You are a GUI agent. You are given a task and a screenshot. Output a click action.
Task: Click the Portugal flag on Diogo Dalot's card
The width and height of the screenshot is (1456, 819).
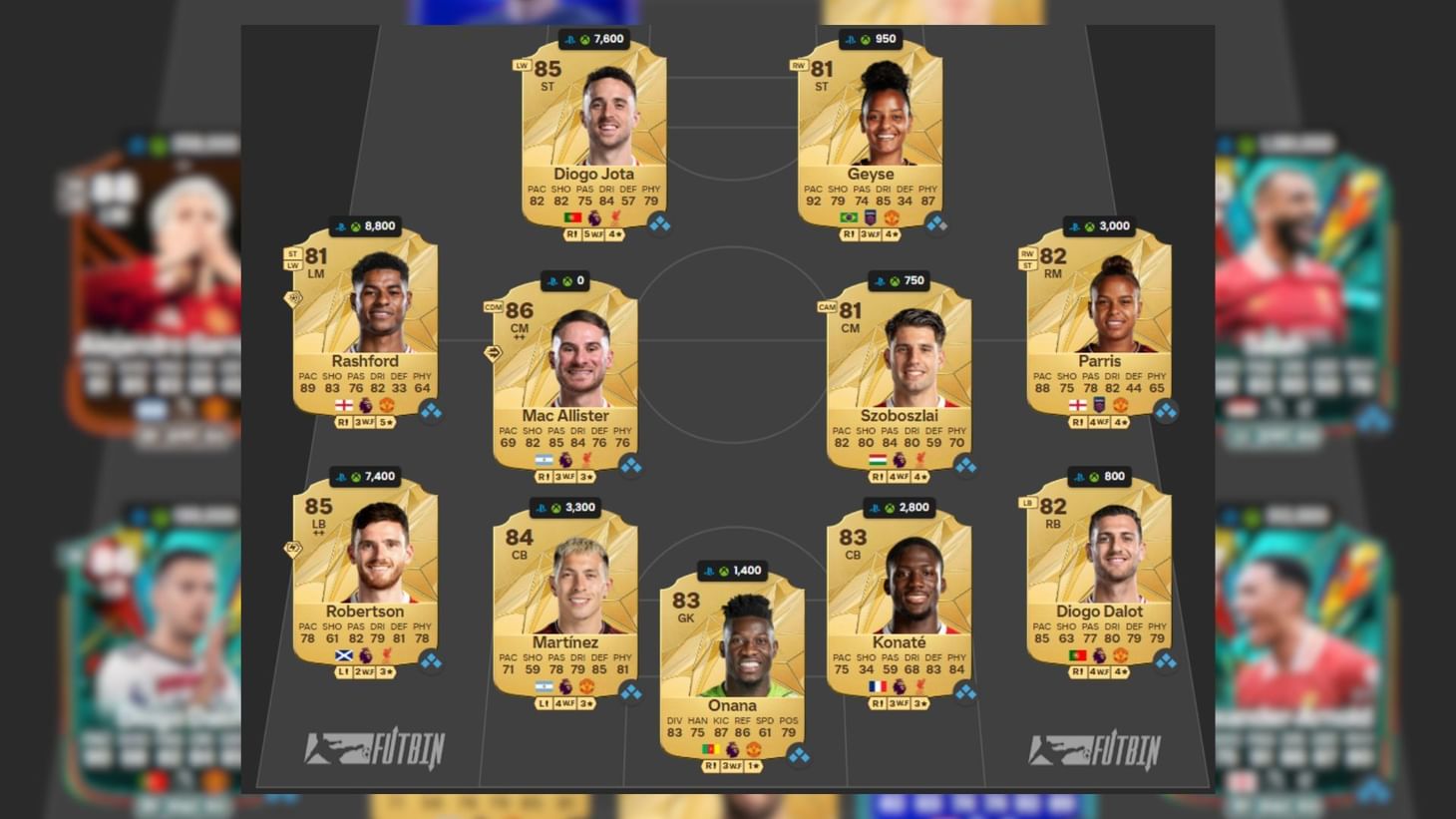(1076, 654)
